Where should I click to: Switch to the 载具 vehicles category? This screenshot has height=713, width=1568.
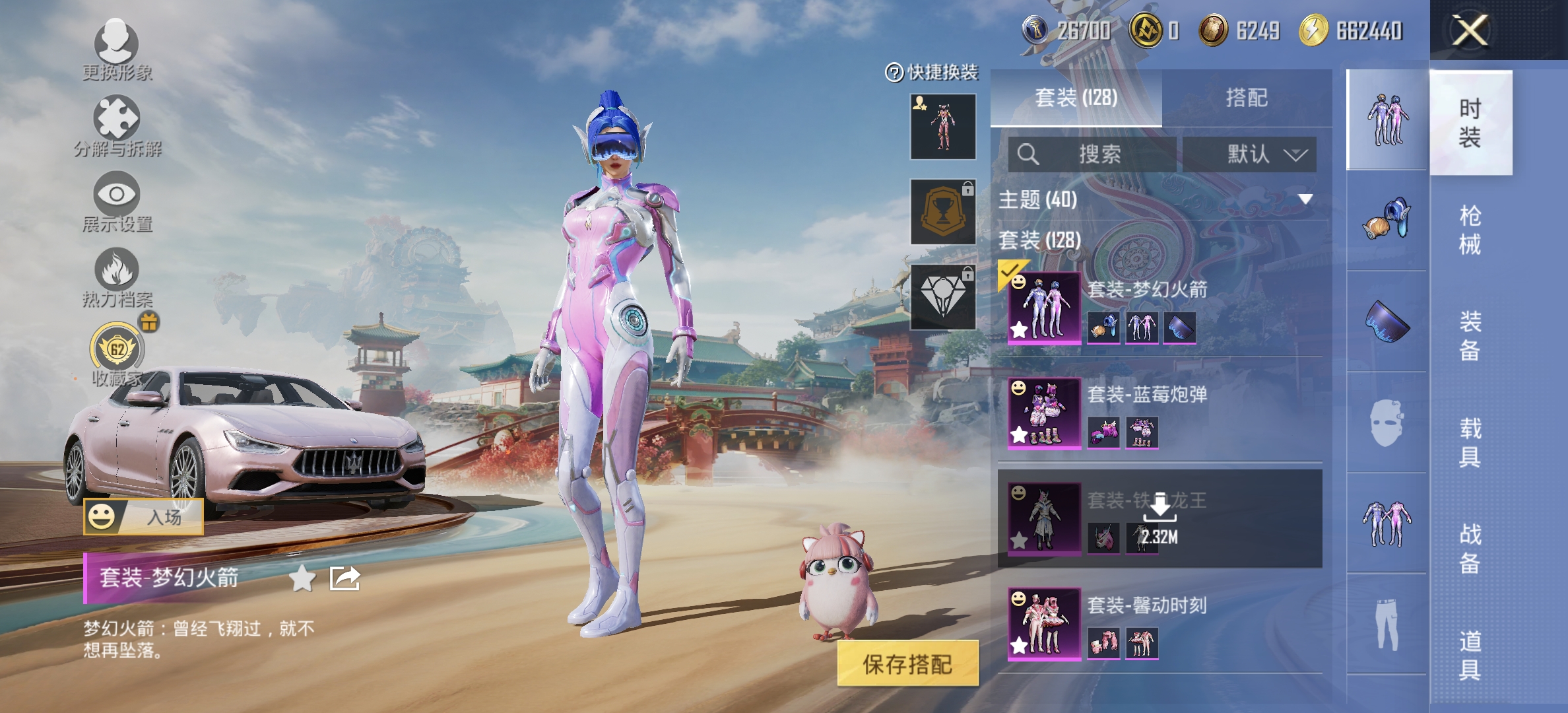coord(1470,442)
